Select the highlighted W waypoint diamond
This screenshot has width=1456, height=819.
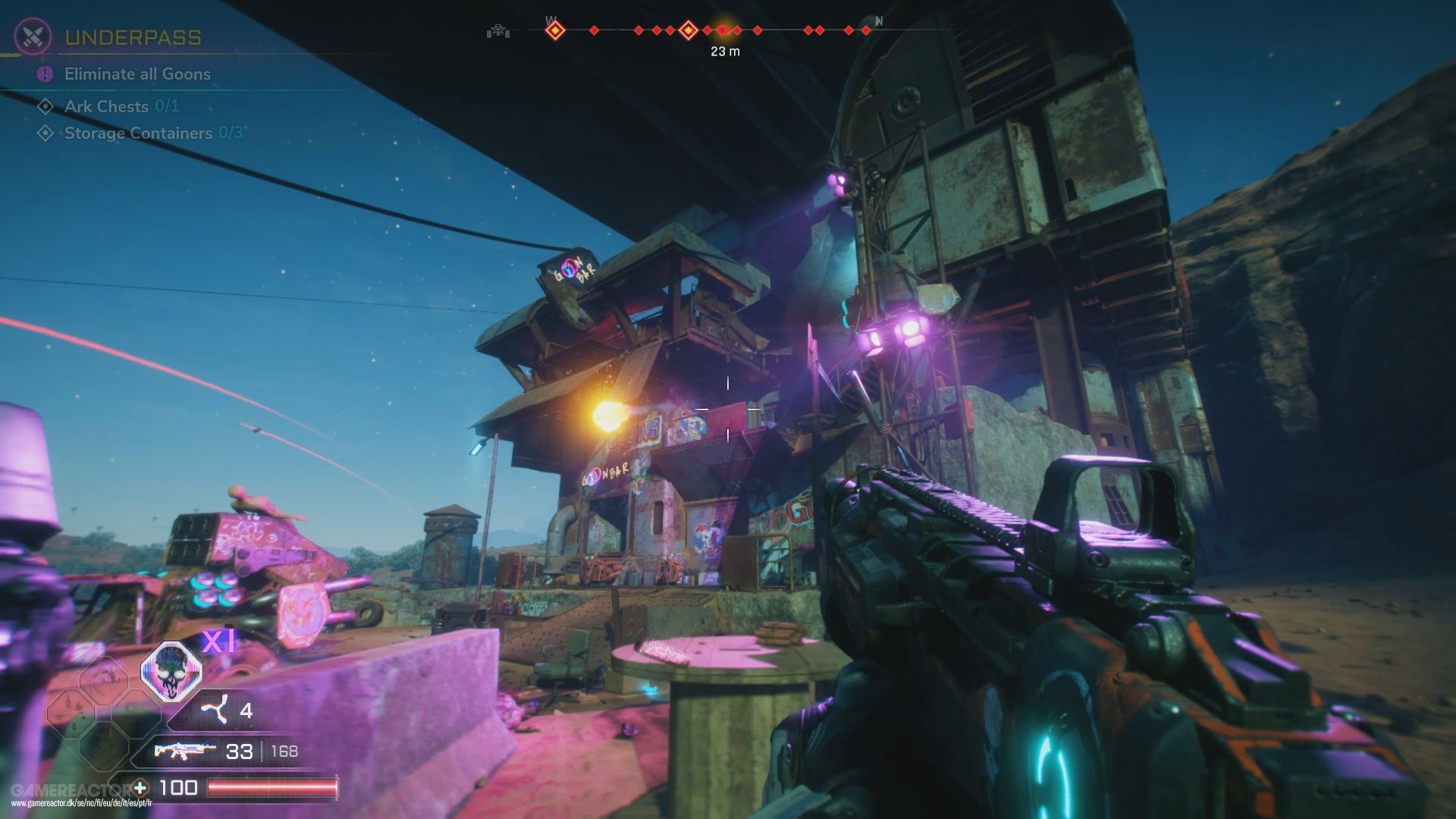tap(556, 30)
